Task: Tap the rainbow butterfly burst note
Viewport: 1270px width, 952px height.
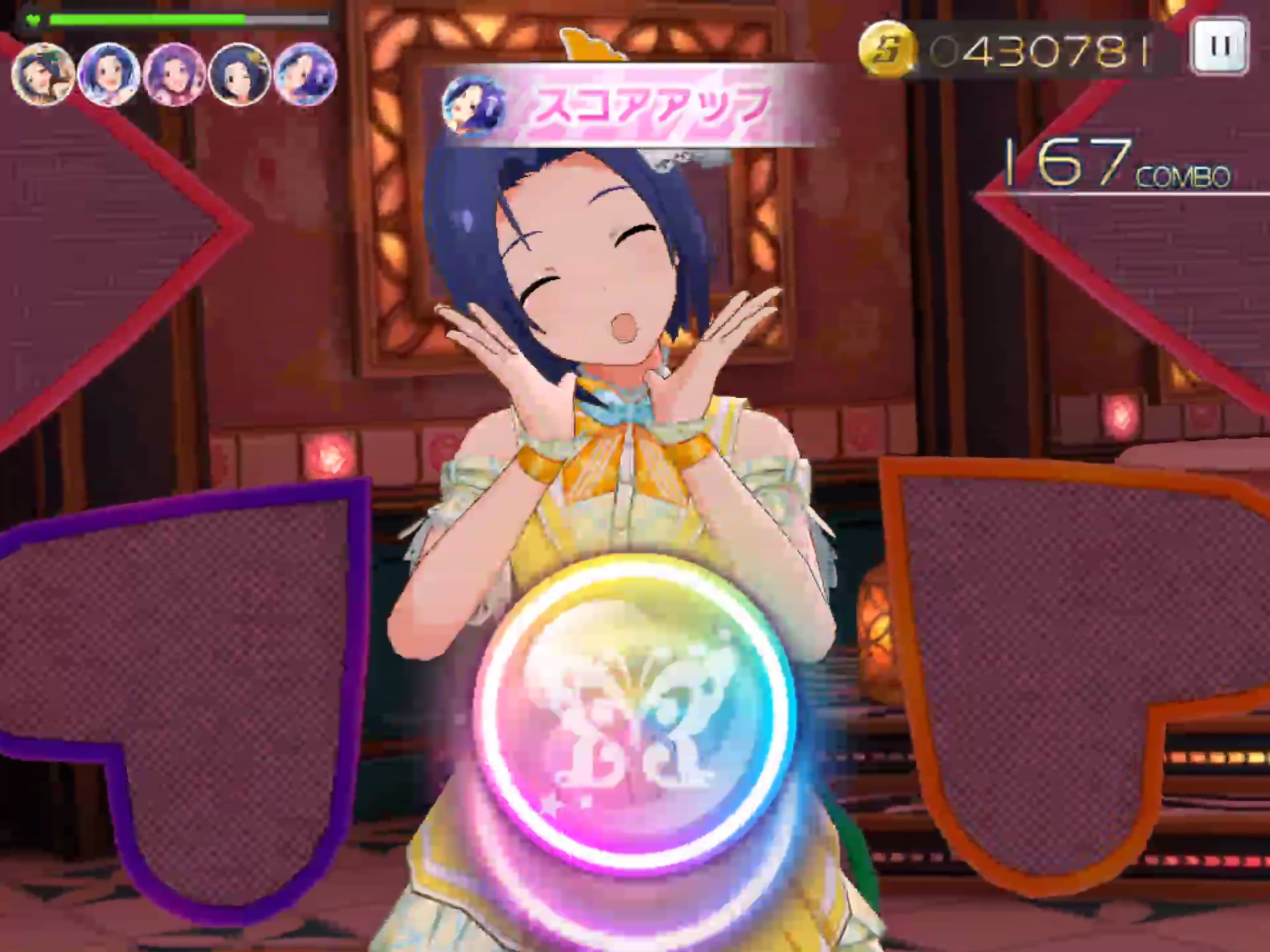Action: click(x=634, y=713)
